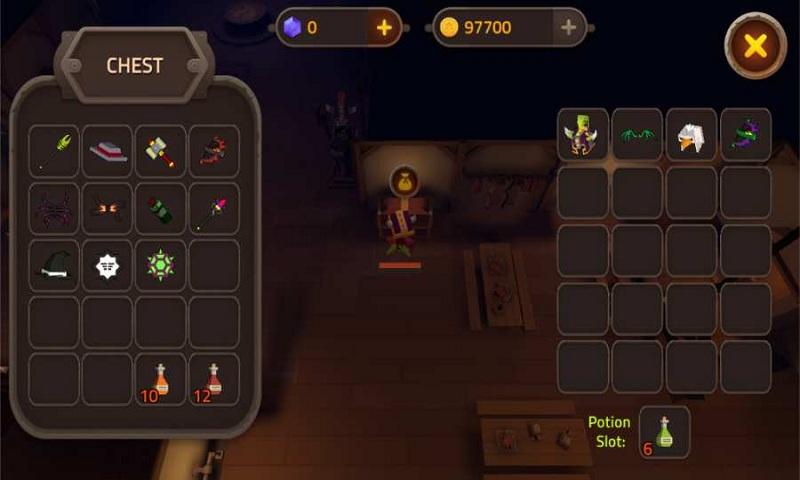Click the green potion in the Potion Slot
800x480 pixels.
(665, 431)
